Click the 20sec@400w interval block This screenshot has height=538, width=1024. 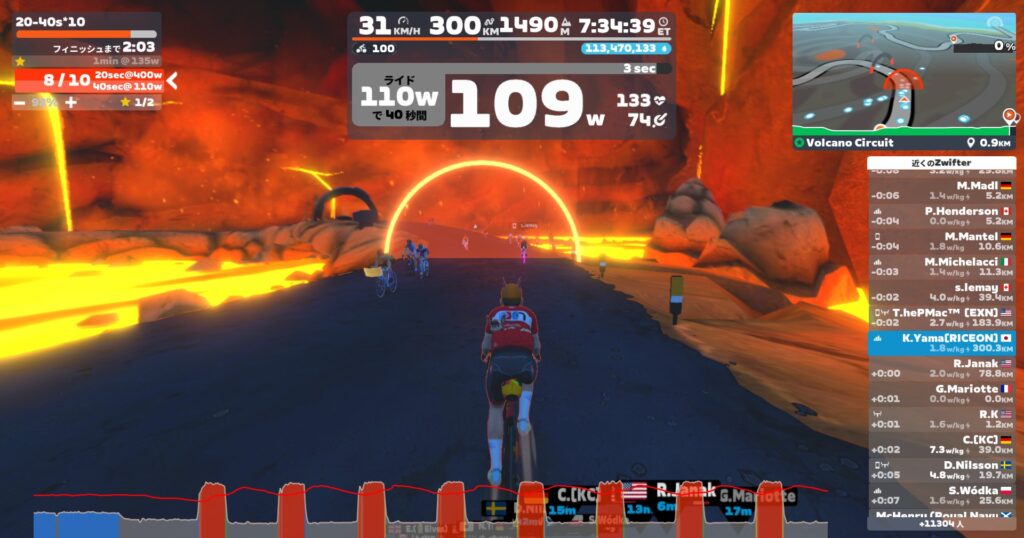[128, 75]
